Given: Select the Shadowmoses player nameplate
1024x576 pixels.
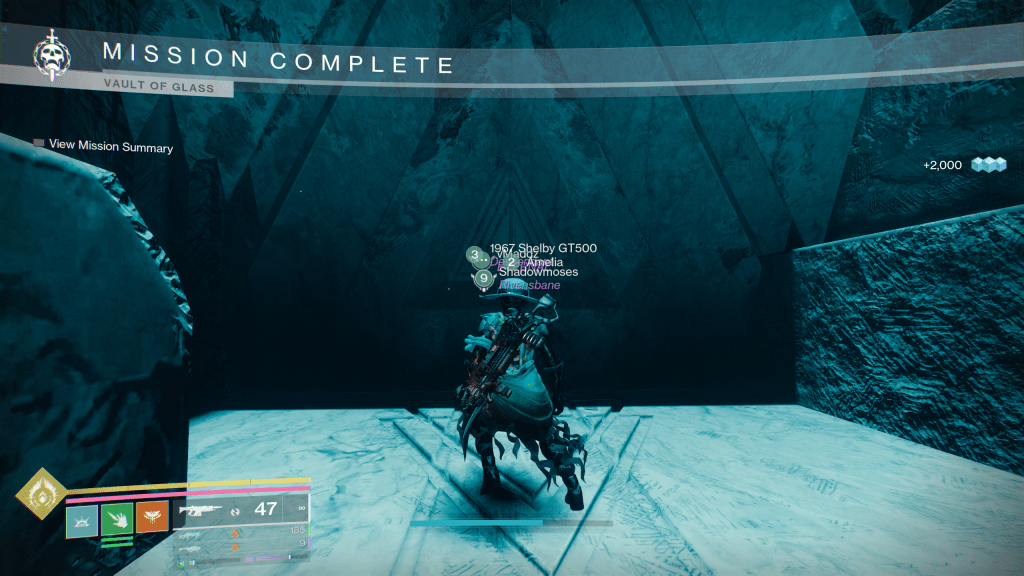Looking at the screenshot, I should coord(538,272).
